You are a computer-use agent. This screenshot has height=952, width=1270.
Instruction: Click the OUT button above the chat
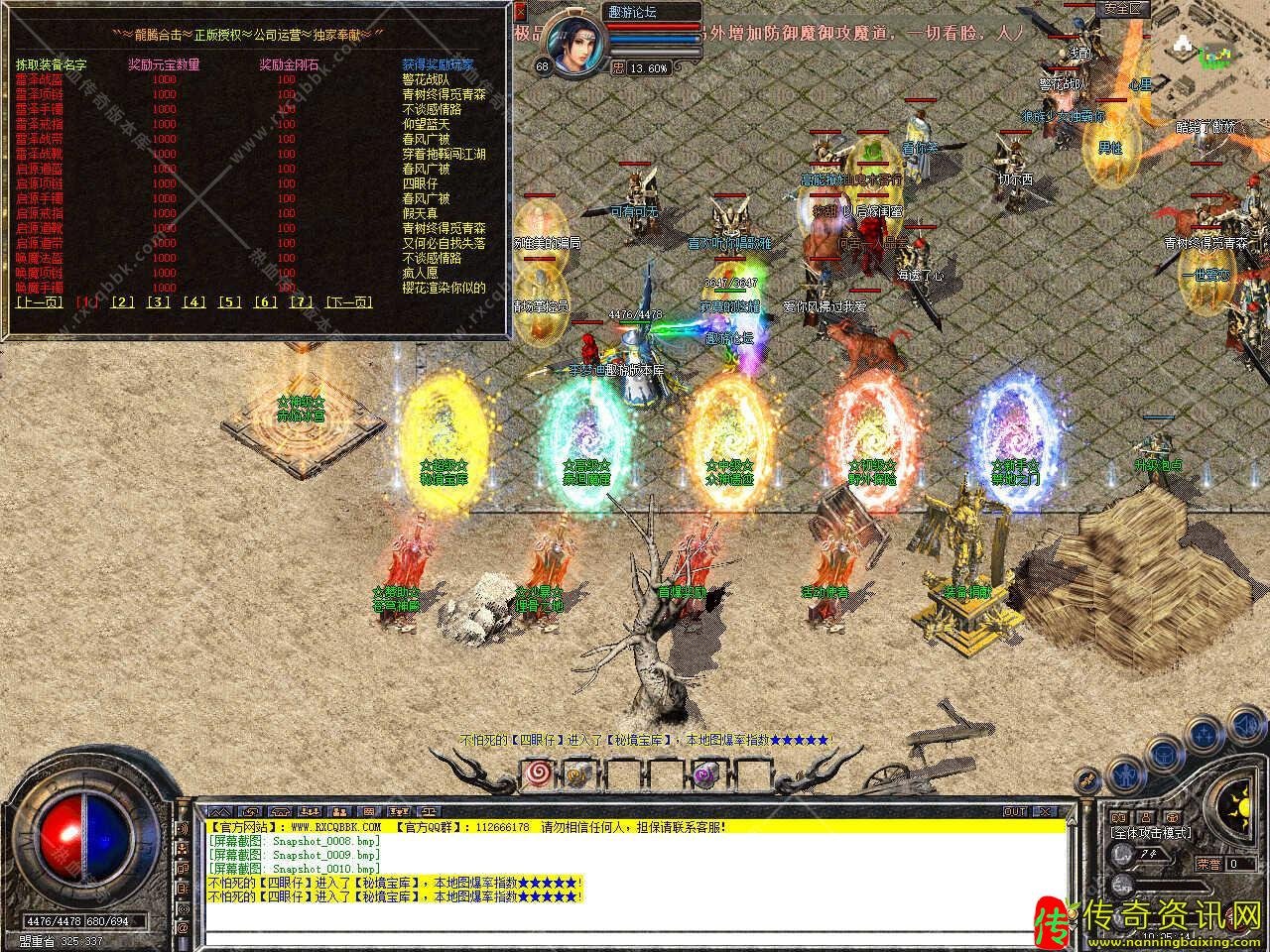(1015, 812)
